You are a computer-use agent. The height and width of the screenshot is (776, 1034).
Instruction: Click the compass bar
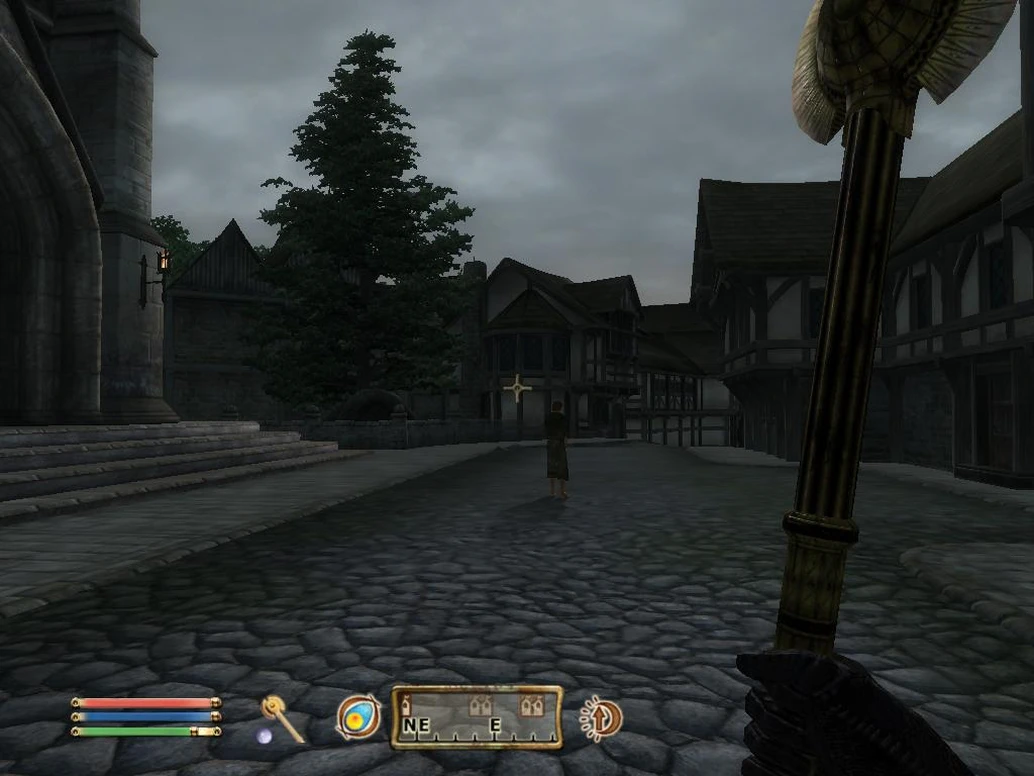click(x=477, y=717)
